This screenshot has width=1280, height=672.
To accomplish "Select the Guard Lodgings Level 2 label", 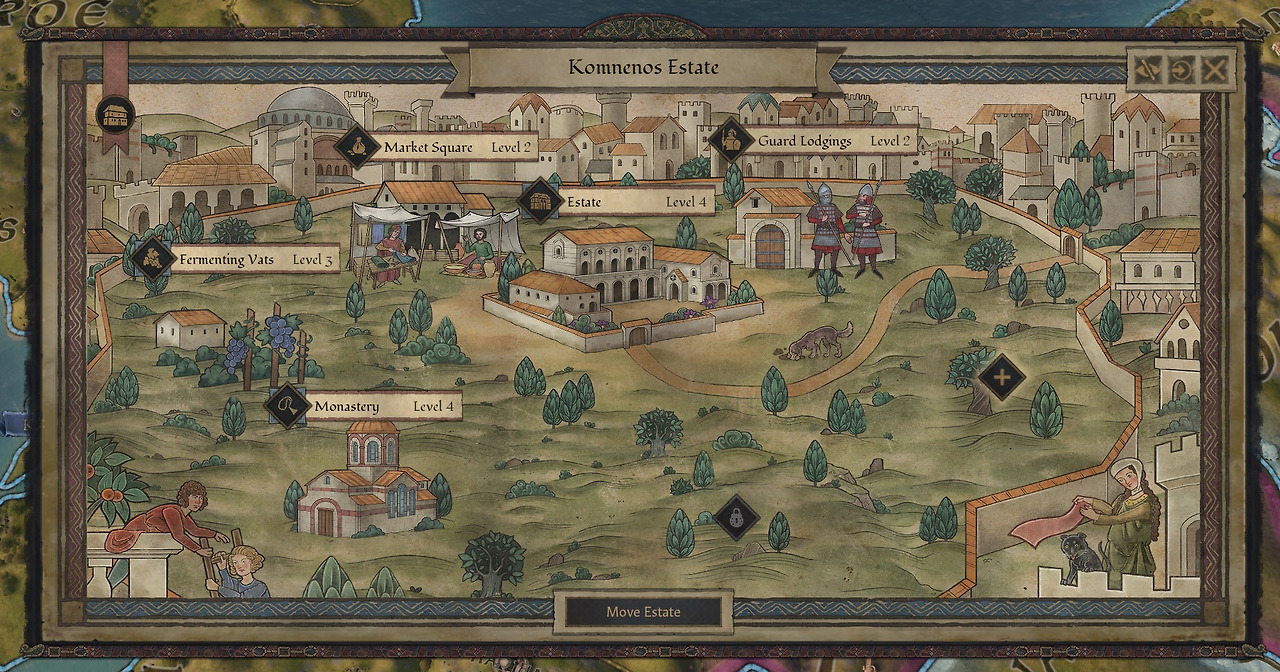I will pyautogui.click(x=812, y=141).
